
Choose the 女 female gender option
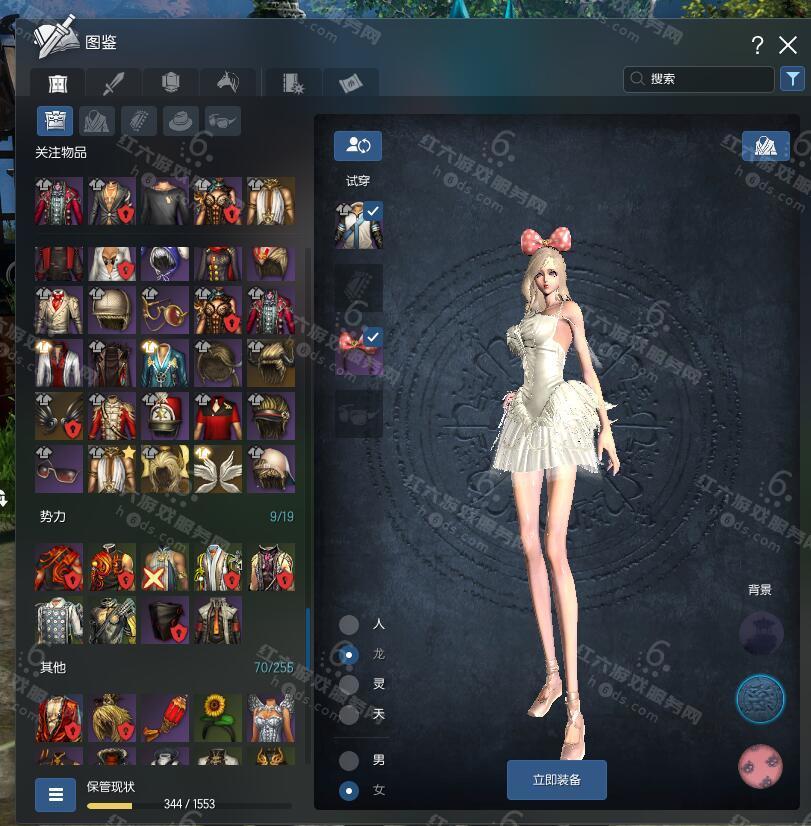[349, 790]
